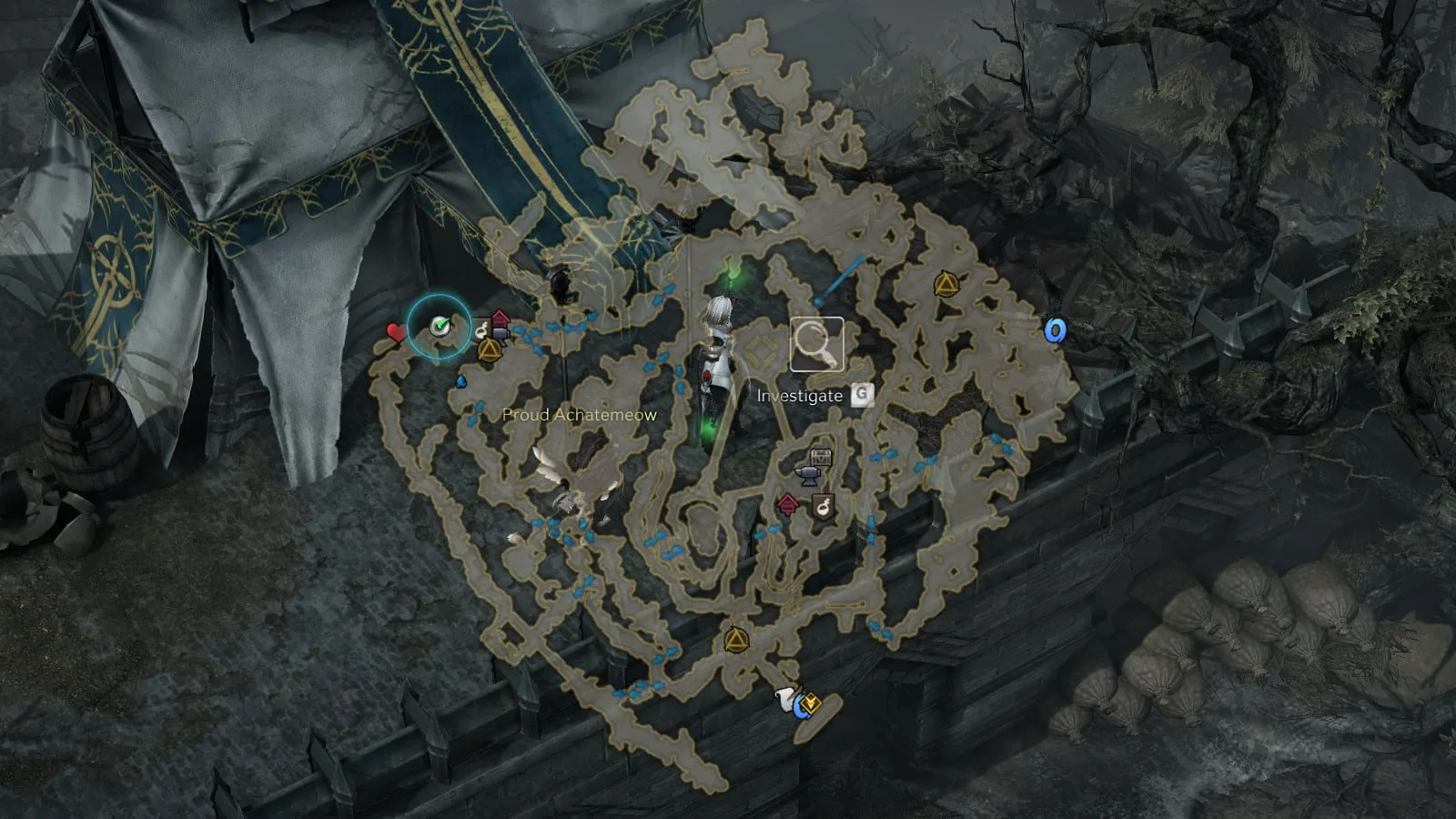Select the red heart map marker
This screenshot has height=819, width=1456.
tap(395, 332)
